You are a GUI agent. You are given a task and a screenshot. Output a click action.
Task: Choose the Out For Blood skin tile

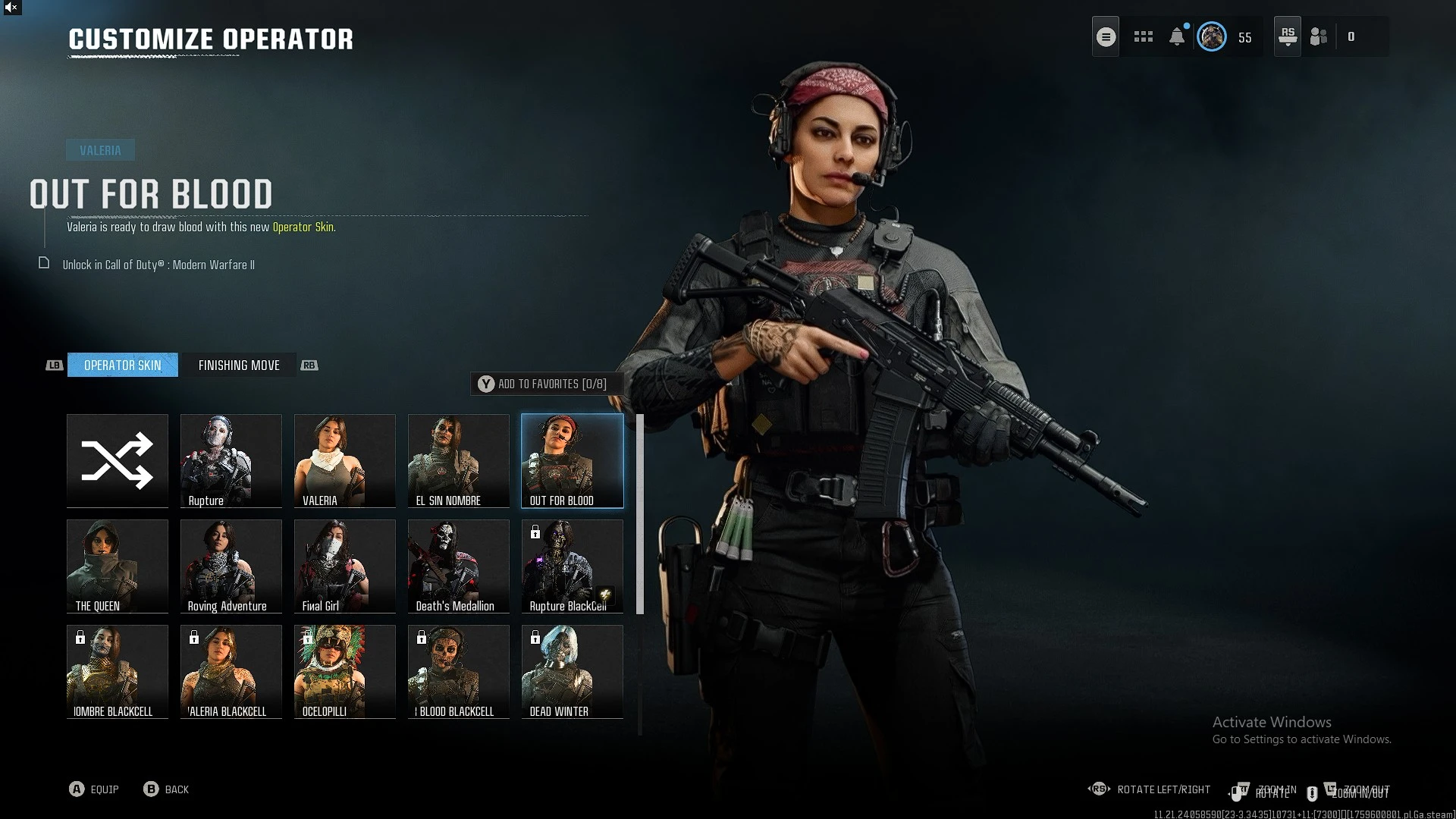[x=573, y=460]
